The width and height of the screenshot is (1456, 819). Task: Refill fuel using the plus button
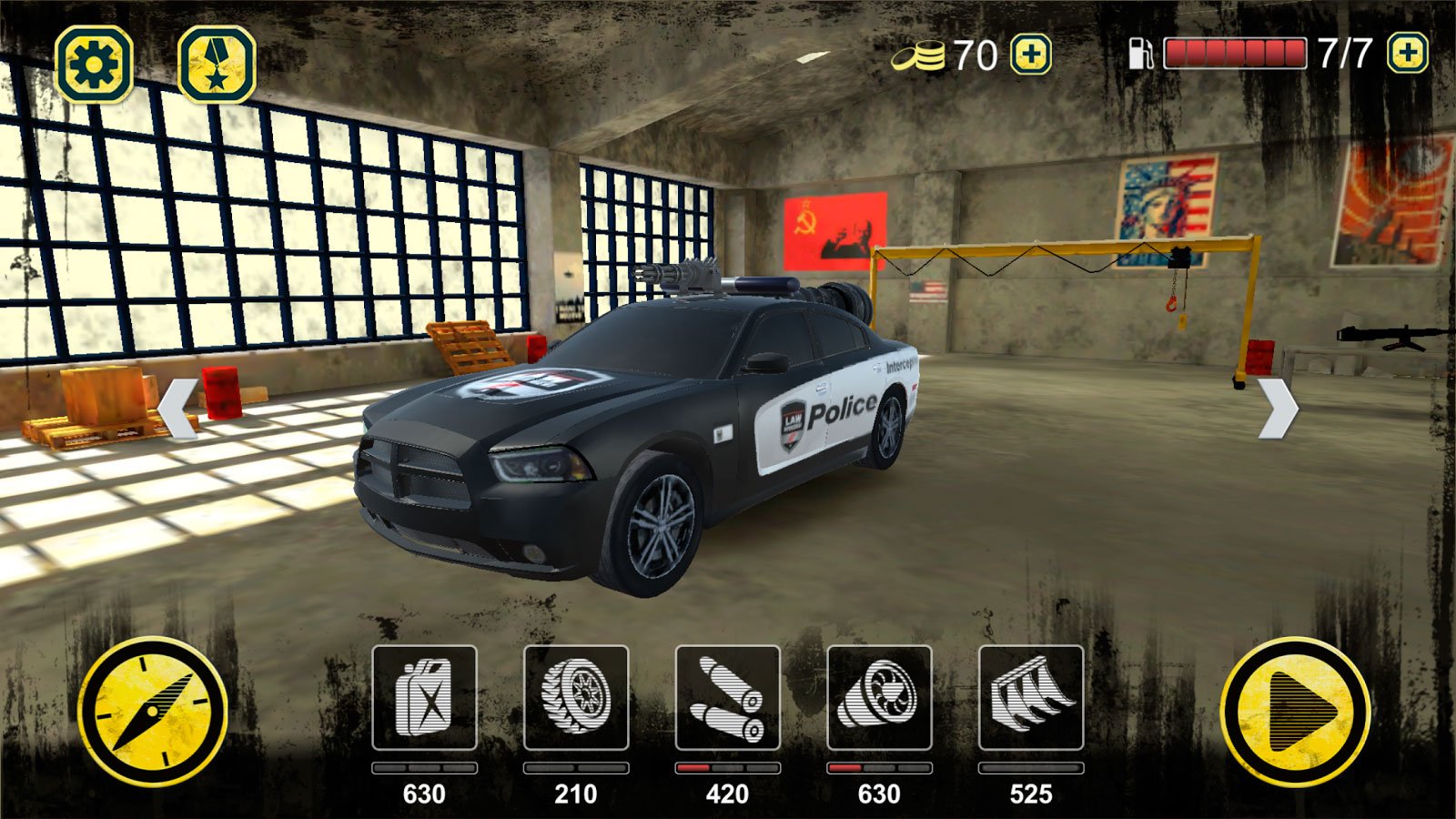(1407, 54)
